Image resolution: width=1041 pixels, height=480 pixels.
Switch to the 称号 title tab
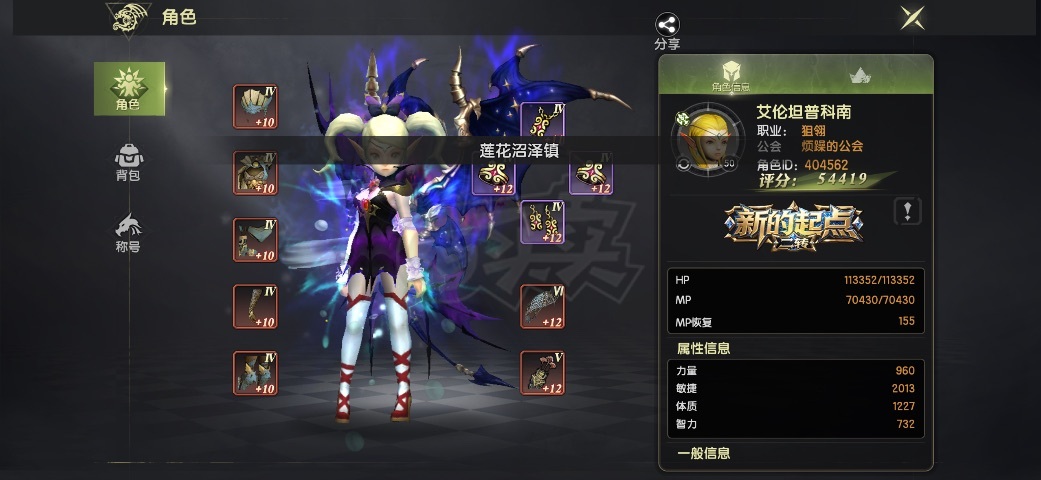129,232
